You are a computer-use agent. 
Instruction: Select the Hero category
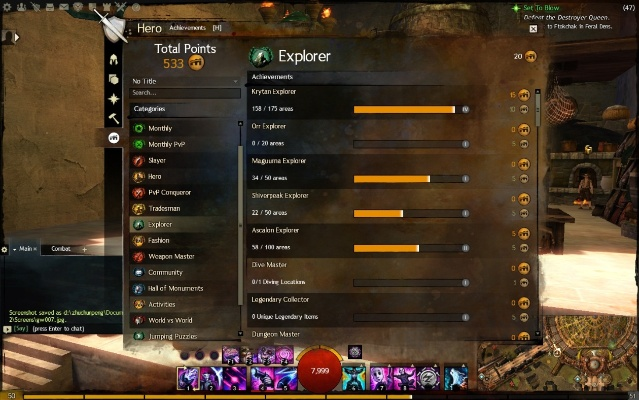(x=155, y=176)
